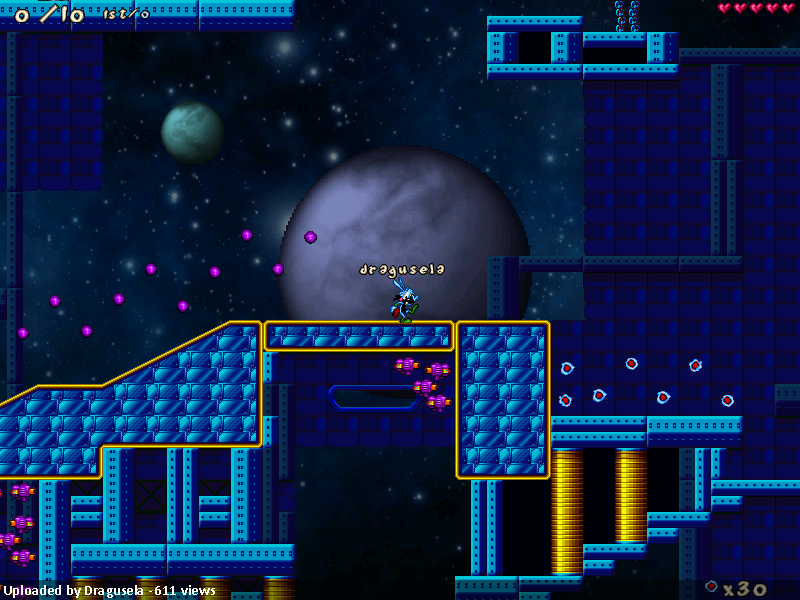Click the current weapon icon beside the ammo count
Screen dimensions: 800x600
coord(711,586)
